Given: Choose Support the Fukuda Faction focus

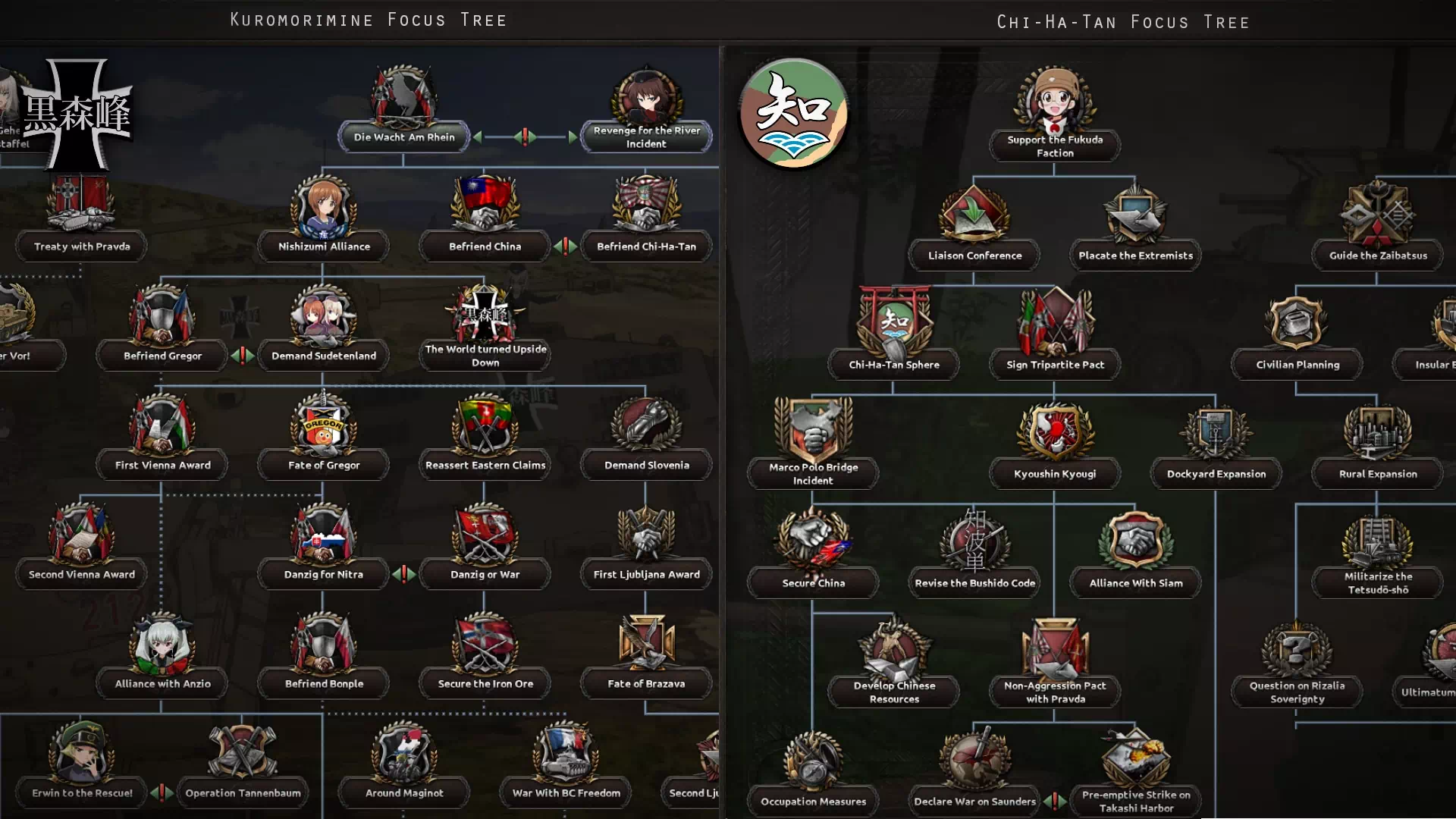Looking at the screenshot, I should (1055, 146).
